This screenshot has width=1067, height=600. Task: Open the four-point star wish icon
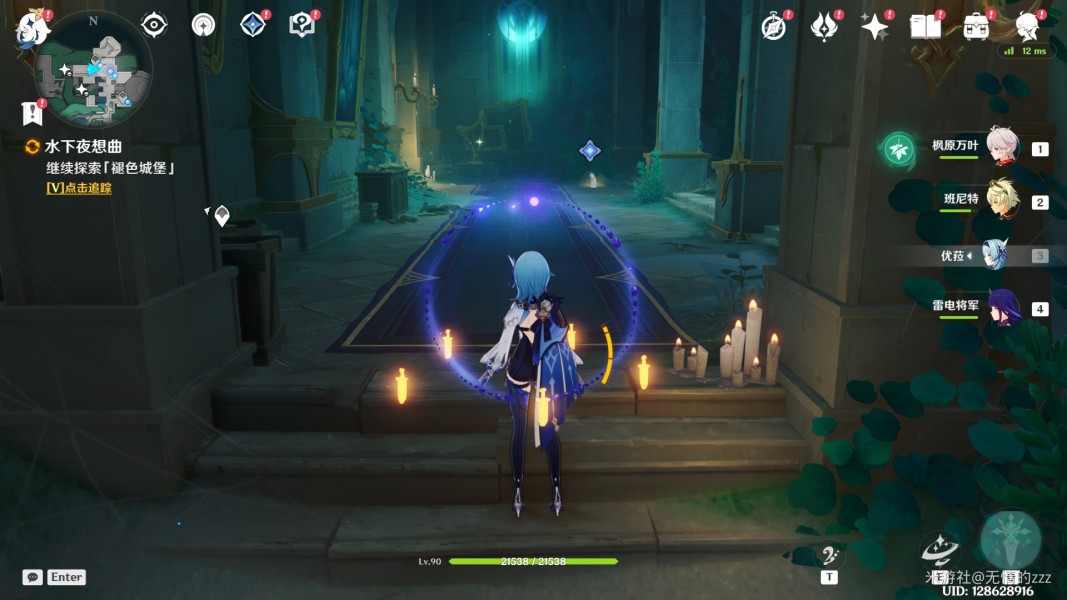tap(875, 27)
